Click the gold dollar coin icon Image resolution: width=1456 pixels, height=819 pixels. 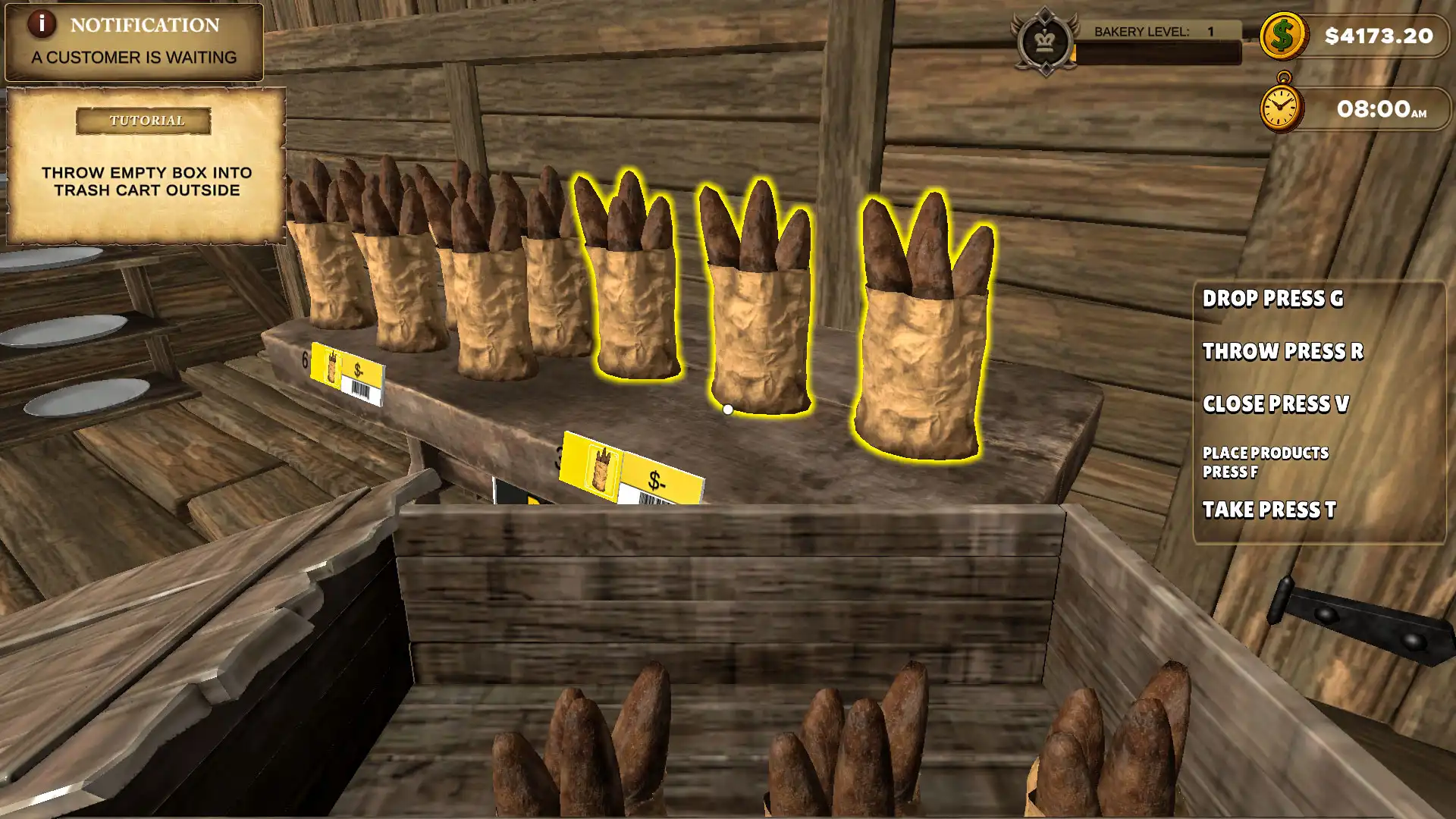pyautogui.click(x=1282, y=36)
